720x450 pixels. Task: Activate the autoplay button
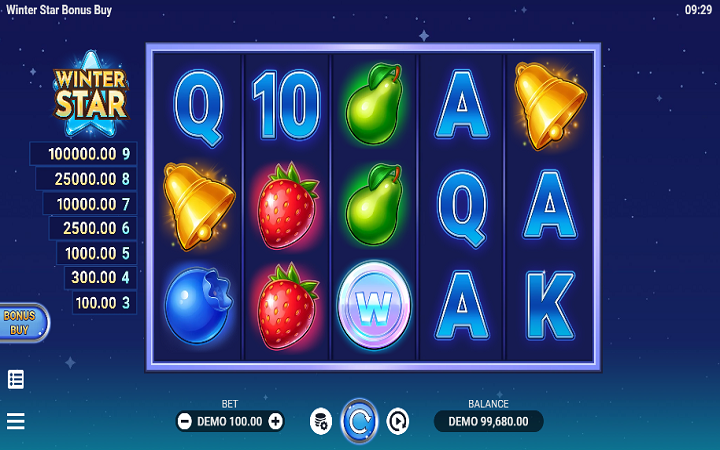click(398, 421)
